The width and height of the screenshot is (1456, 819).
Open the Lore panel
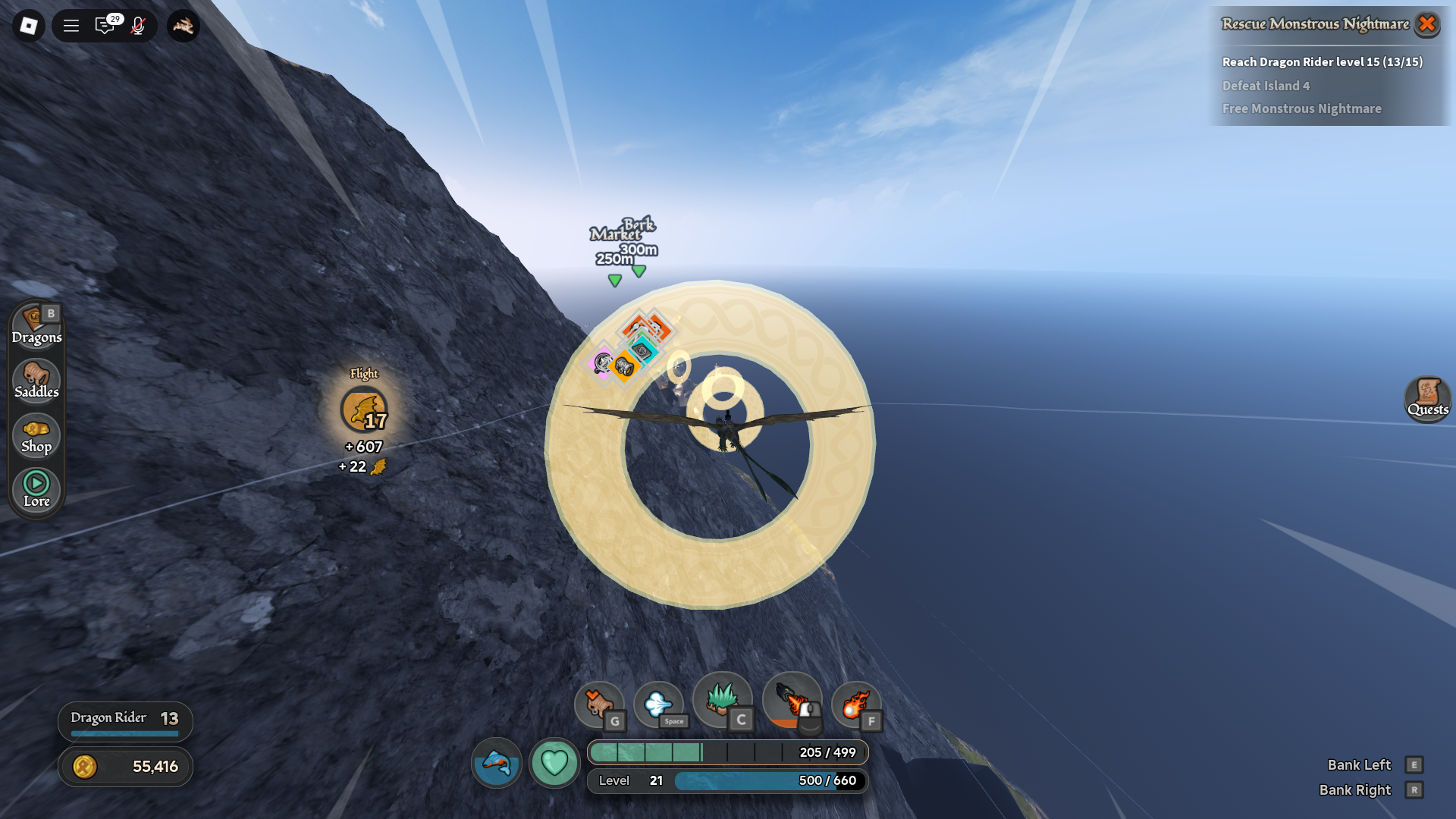[x=36, y=490]
